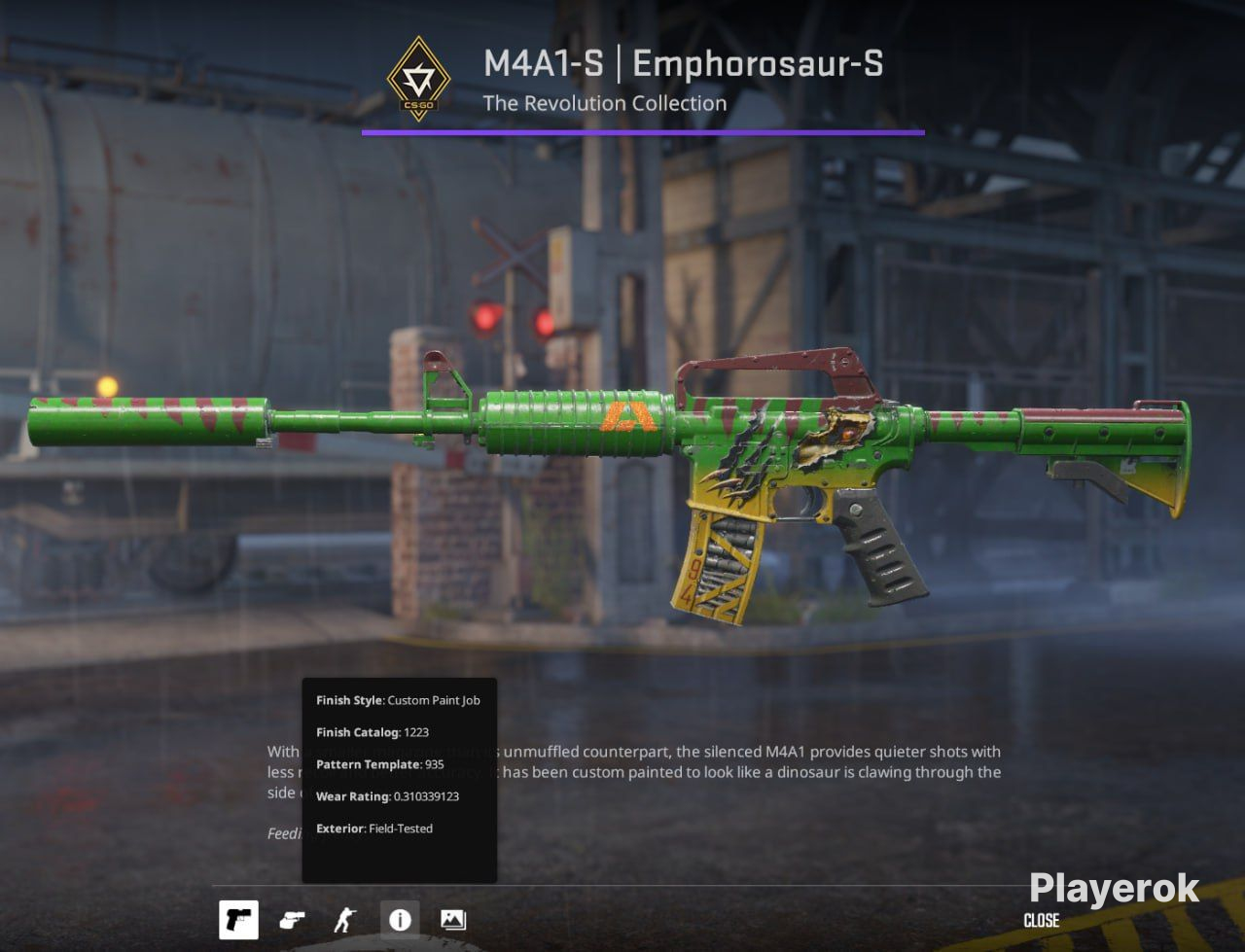Show the weapon on a character model

pyautogui.click(x=345, y=919)
